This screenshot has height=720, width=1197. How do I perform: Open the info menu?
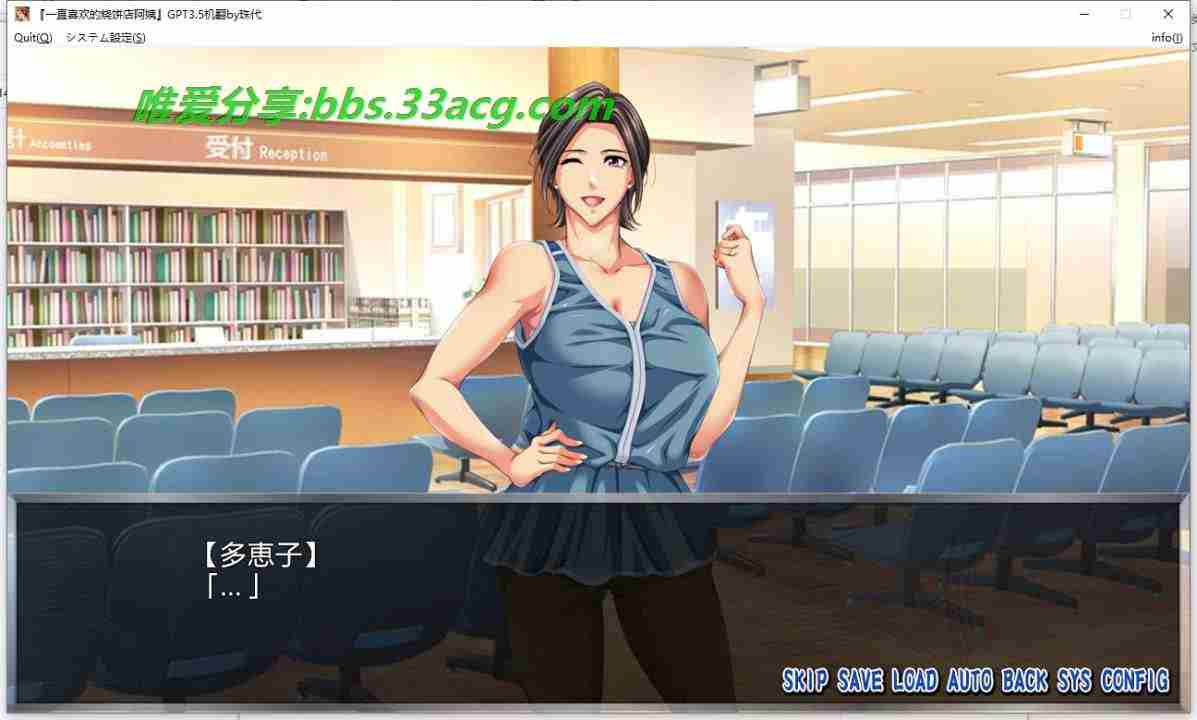pyautogui.click(x=1166, y=37)
